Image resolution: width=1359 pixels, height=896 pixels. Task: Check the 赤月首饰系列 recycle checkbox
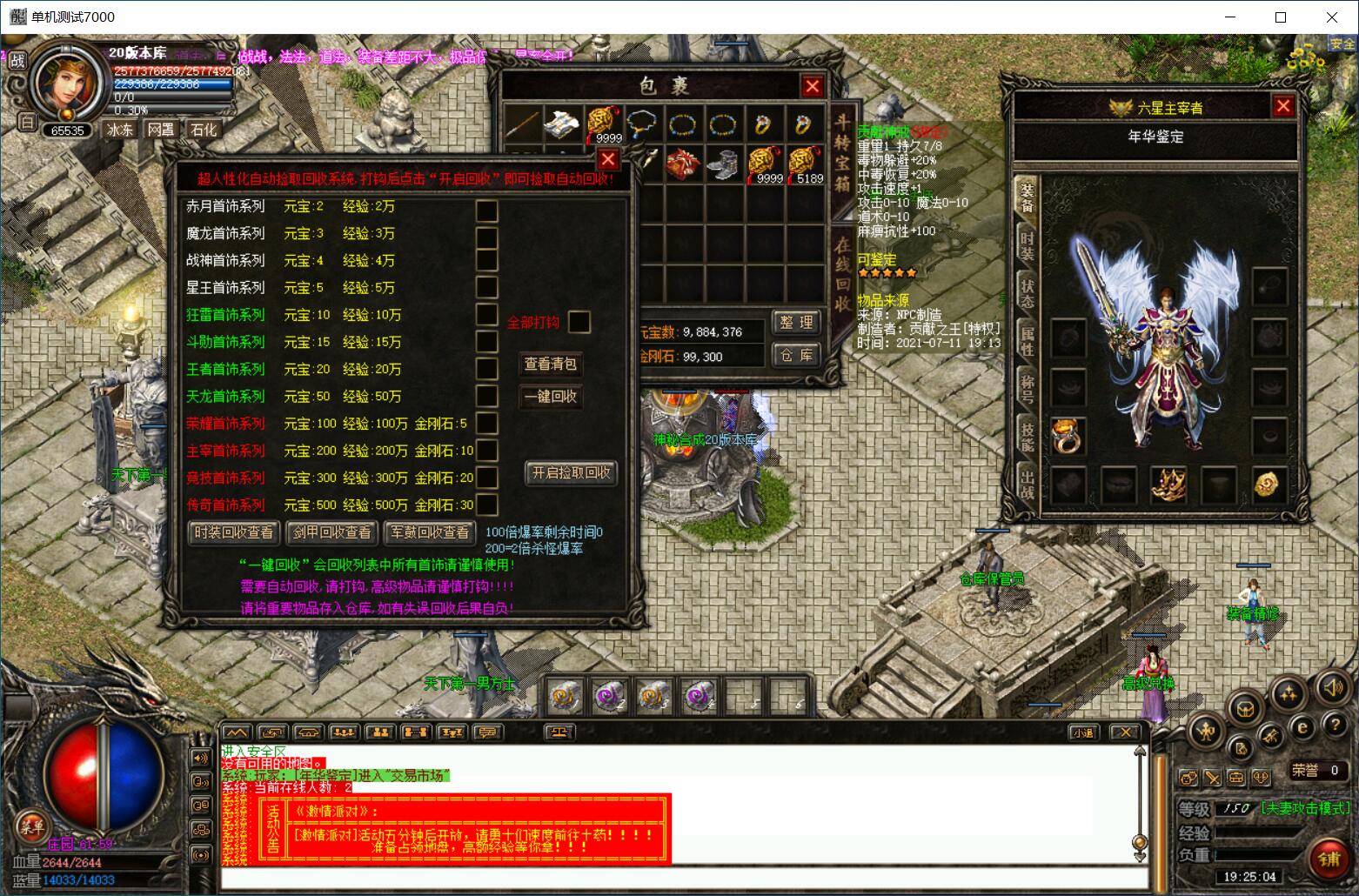(487, 211)
